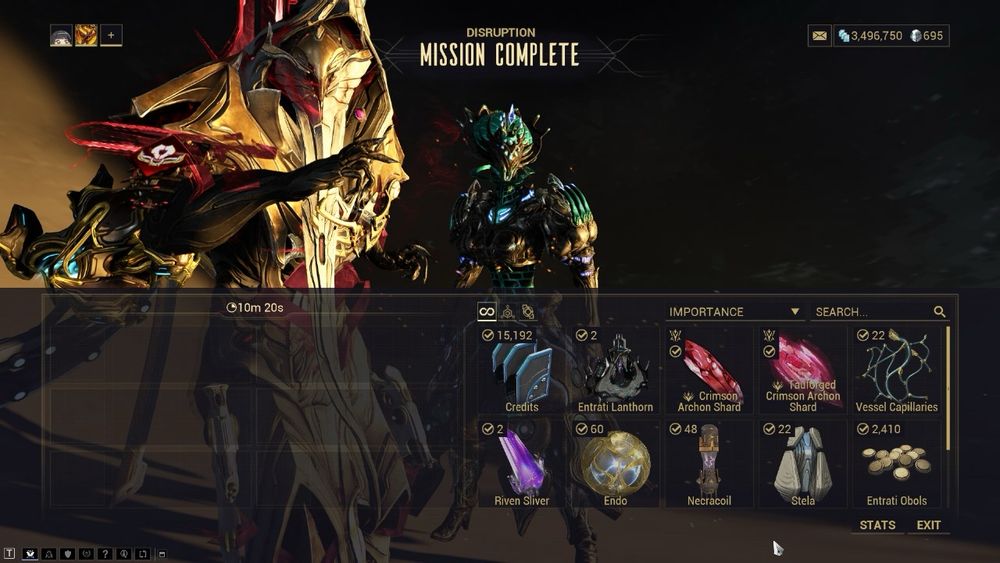The image size is (1000, 563).
Task: Focus the reward search field
Action: point(870,312)
